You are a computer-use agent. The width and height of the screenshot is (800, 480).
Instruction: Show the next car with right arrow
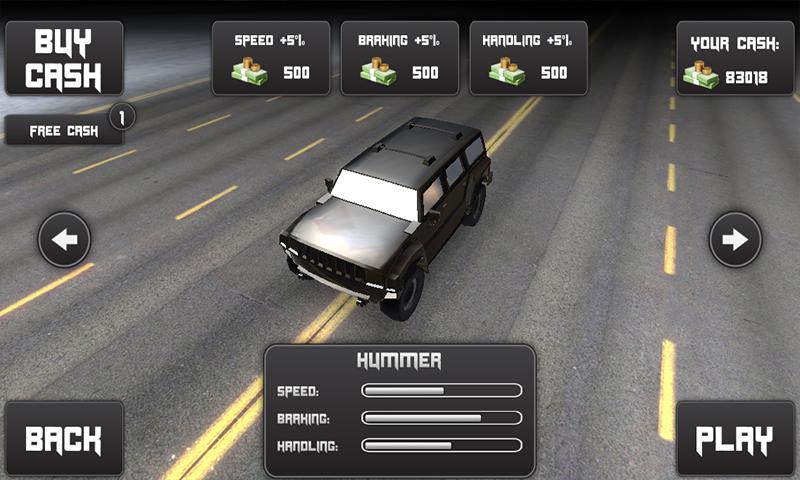click(x=735, y=240)
